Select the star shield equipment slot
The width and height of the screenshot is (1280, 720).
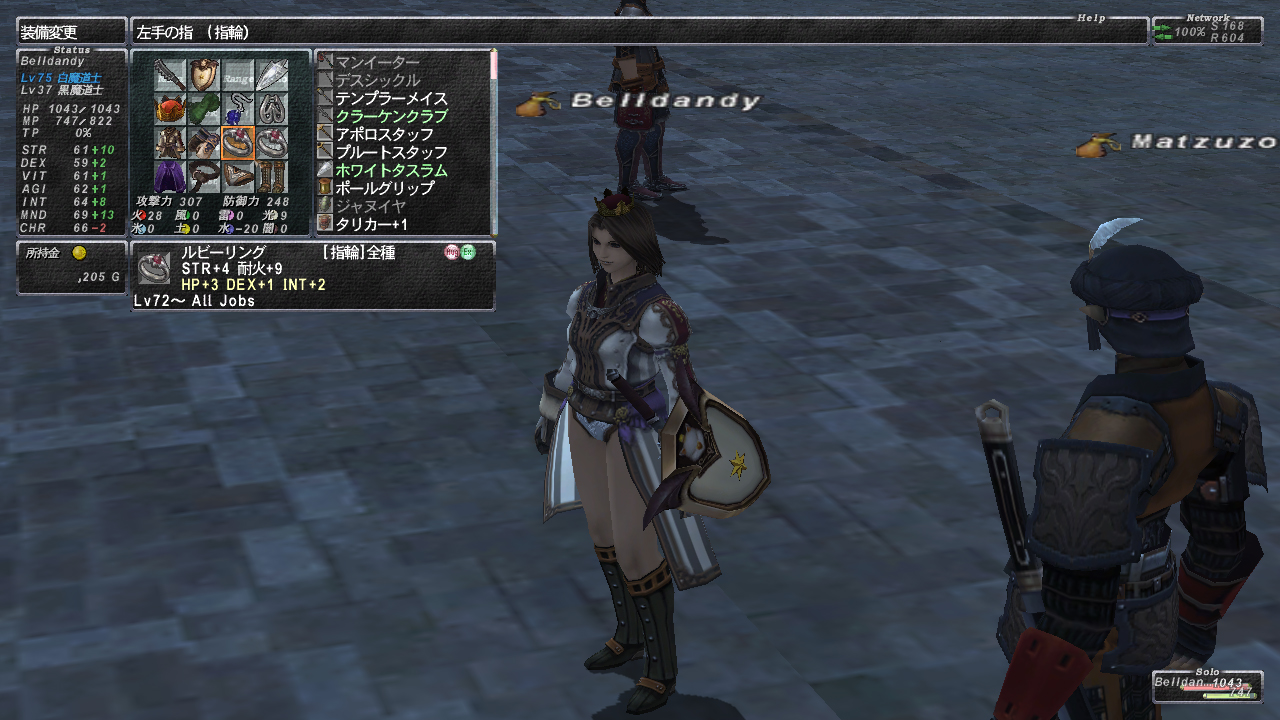204,75
